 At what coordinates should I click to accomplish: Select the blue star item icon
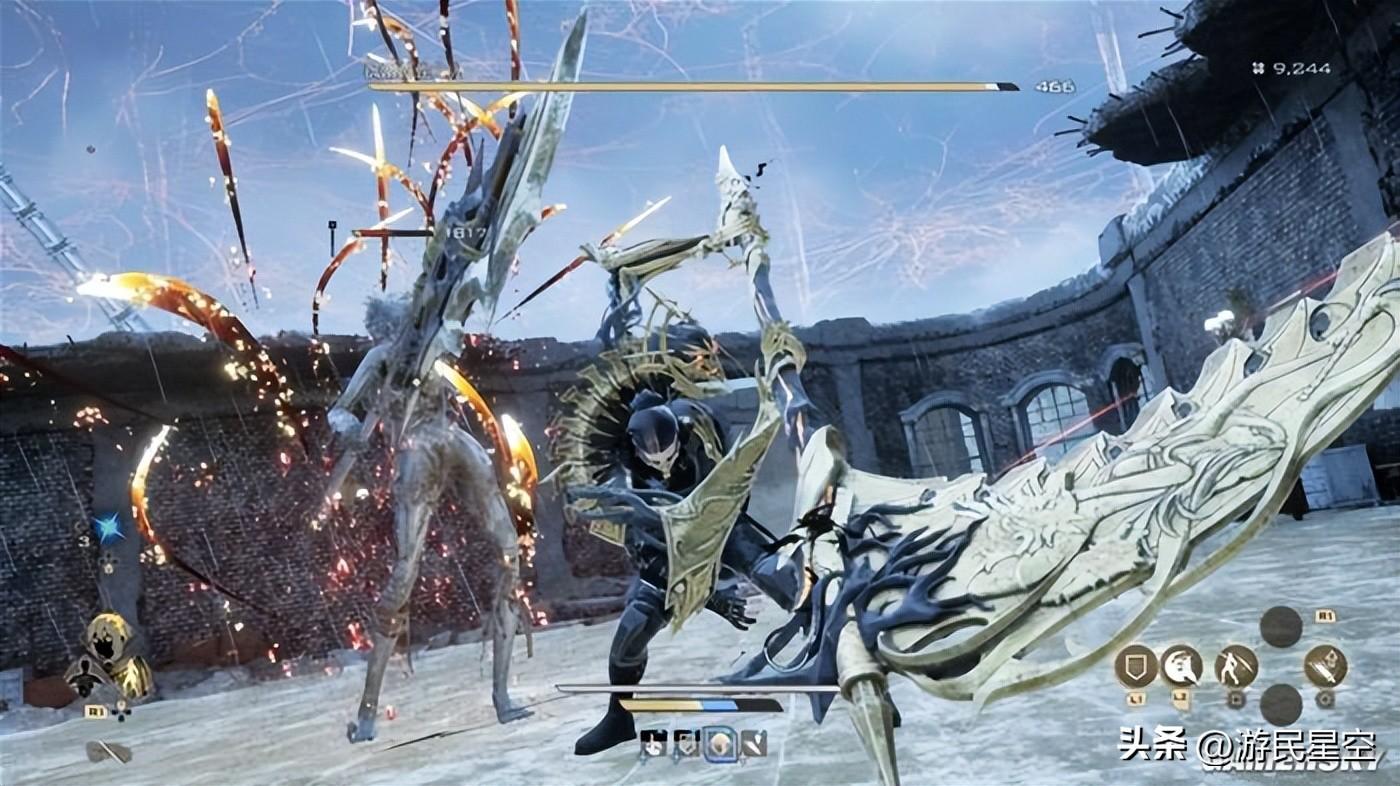[108, 527]
